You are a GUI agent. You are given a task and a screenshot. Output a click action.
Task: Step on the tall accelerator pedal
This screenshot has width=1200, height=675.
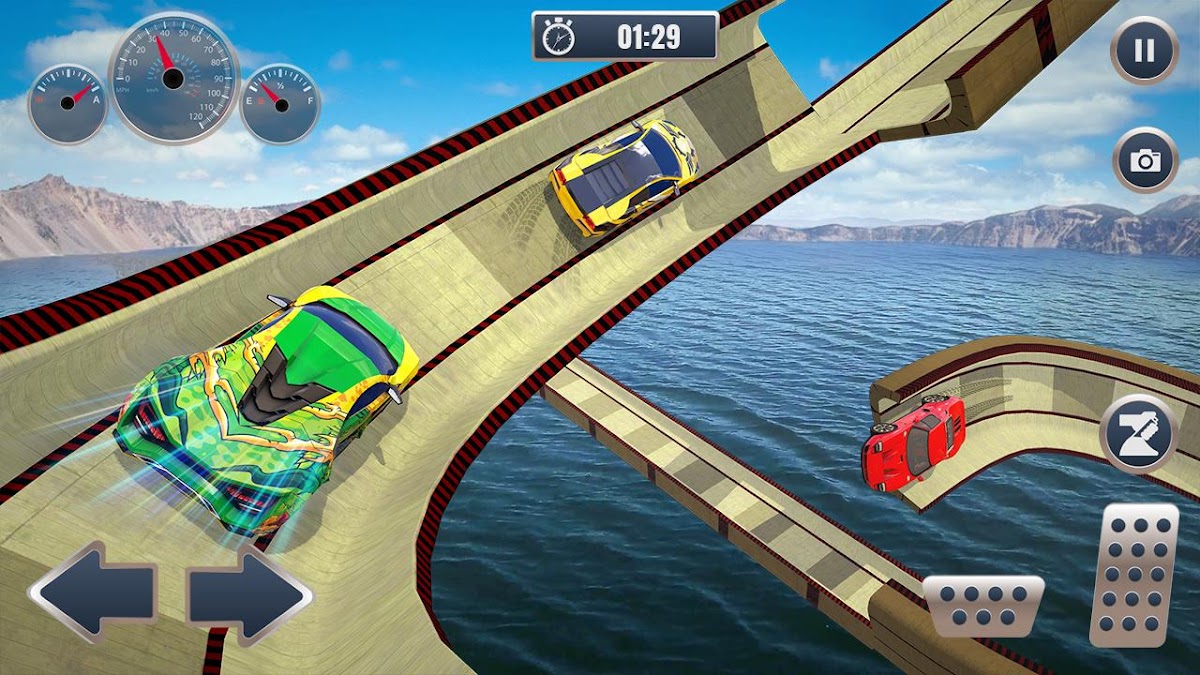click(1134, 574)
